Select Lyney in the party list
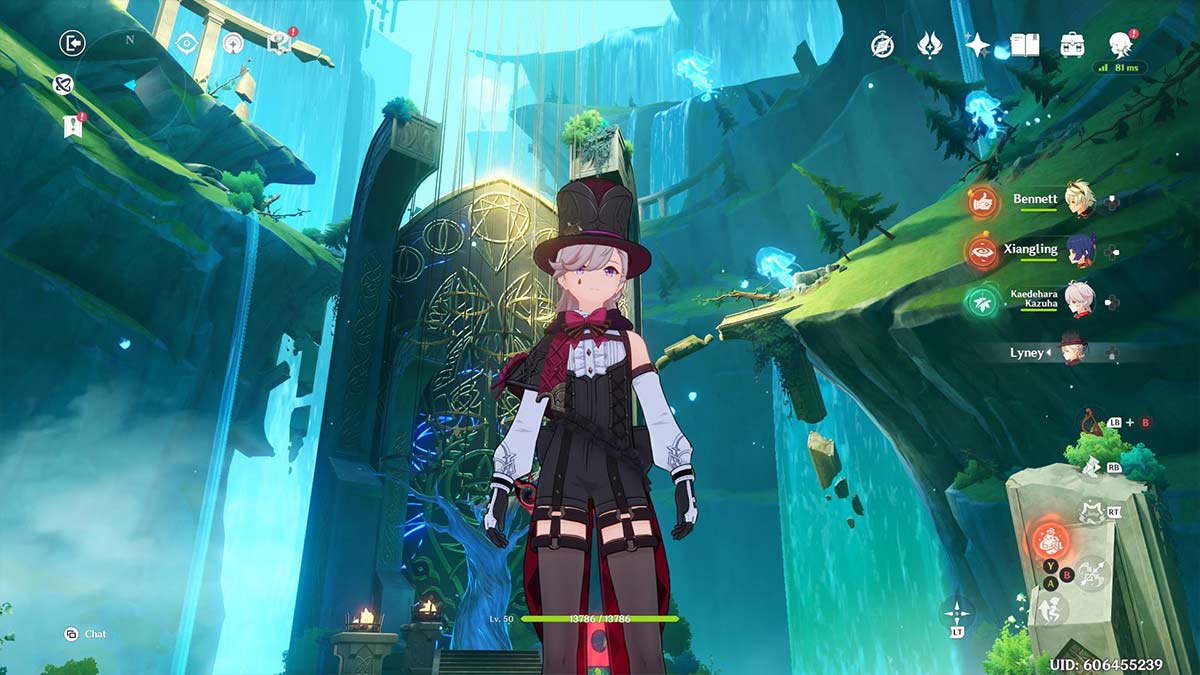The height and width of the screenshot is (675, 1200). (x=1074, y=352)
